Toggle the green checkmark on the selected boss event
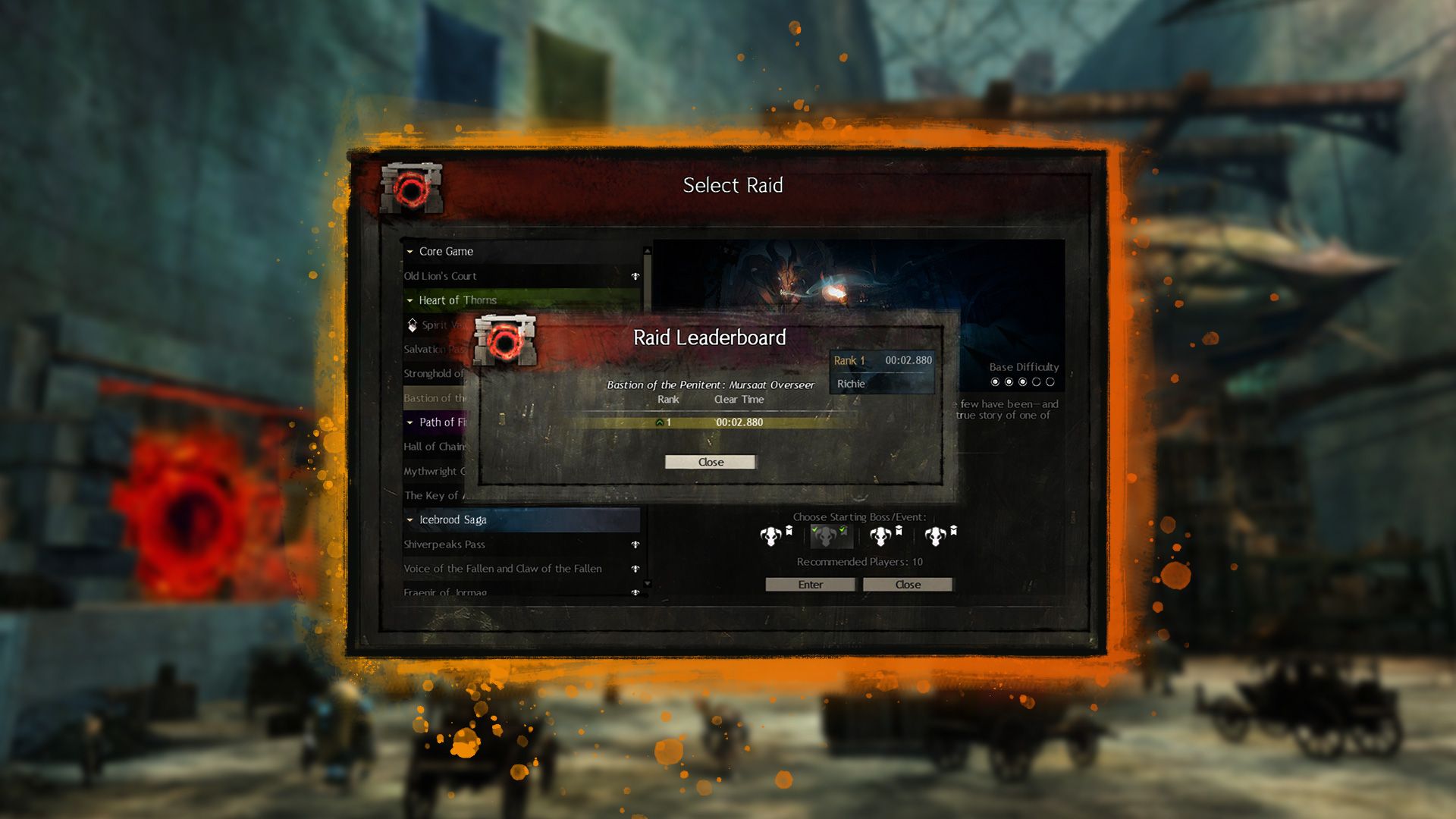 [x=842, y=531]
